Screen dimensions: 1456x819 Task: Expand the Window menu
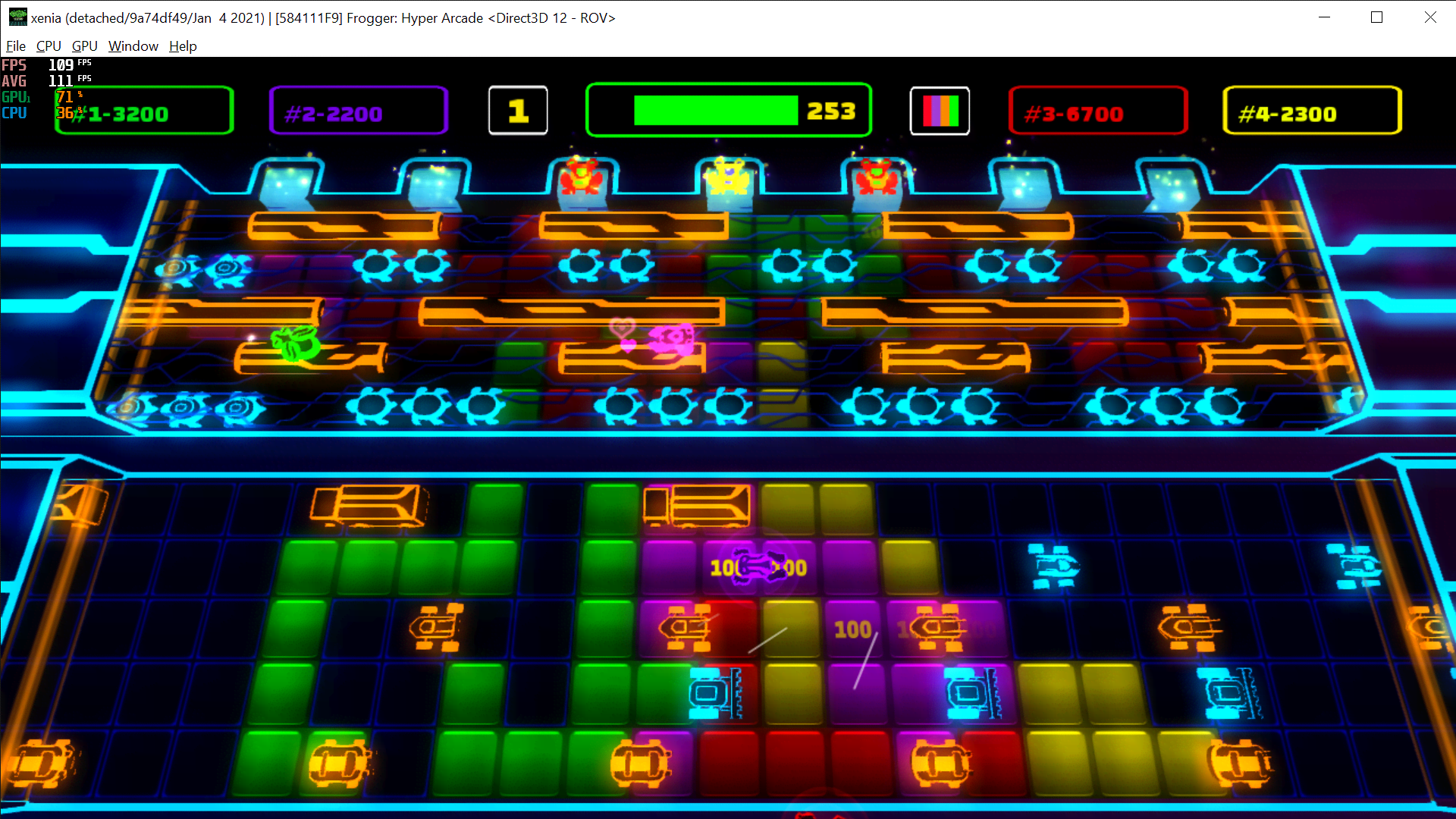click(x=133, y=45)
